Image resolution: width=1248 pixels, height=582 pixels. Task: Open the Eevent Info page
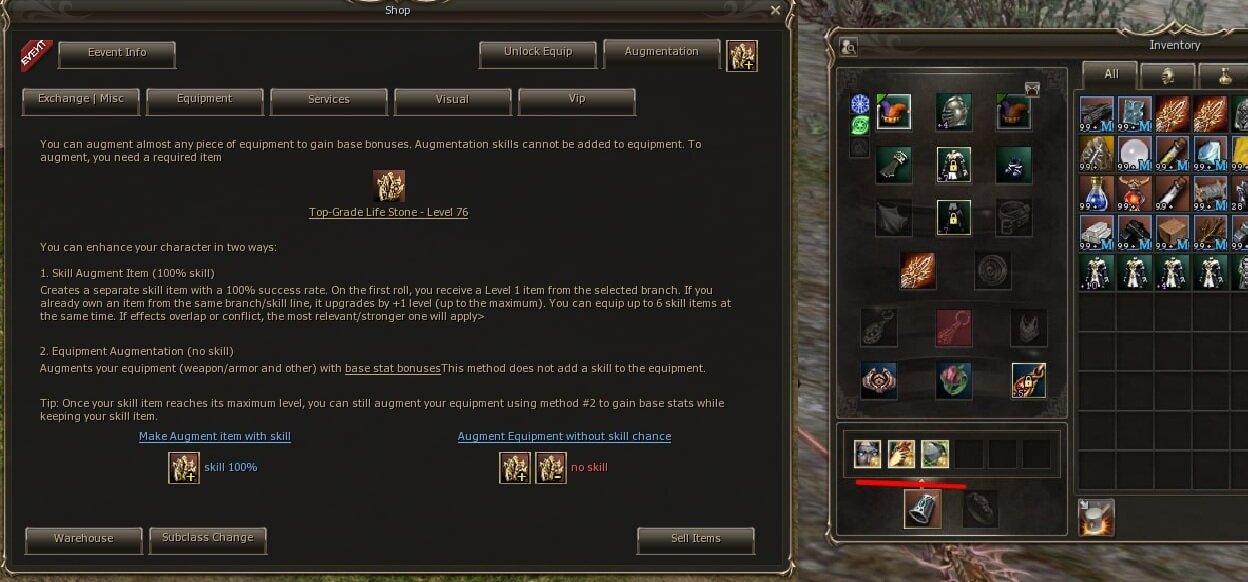(x=117, y=54)
